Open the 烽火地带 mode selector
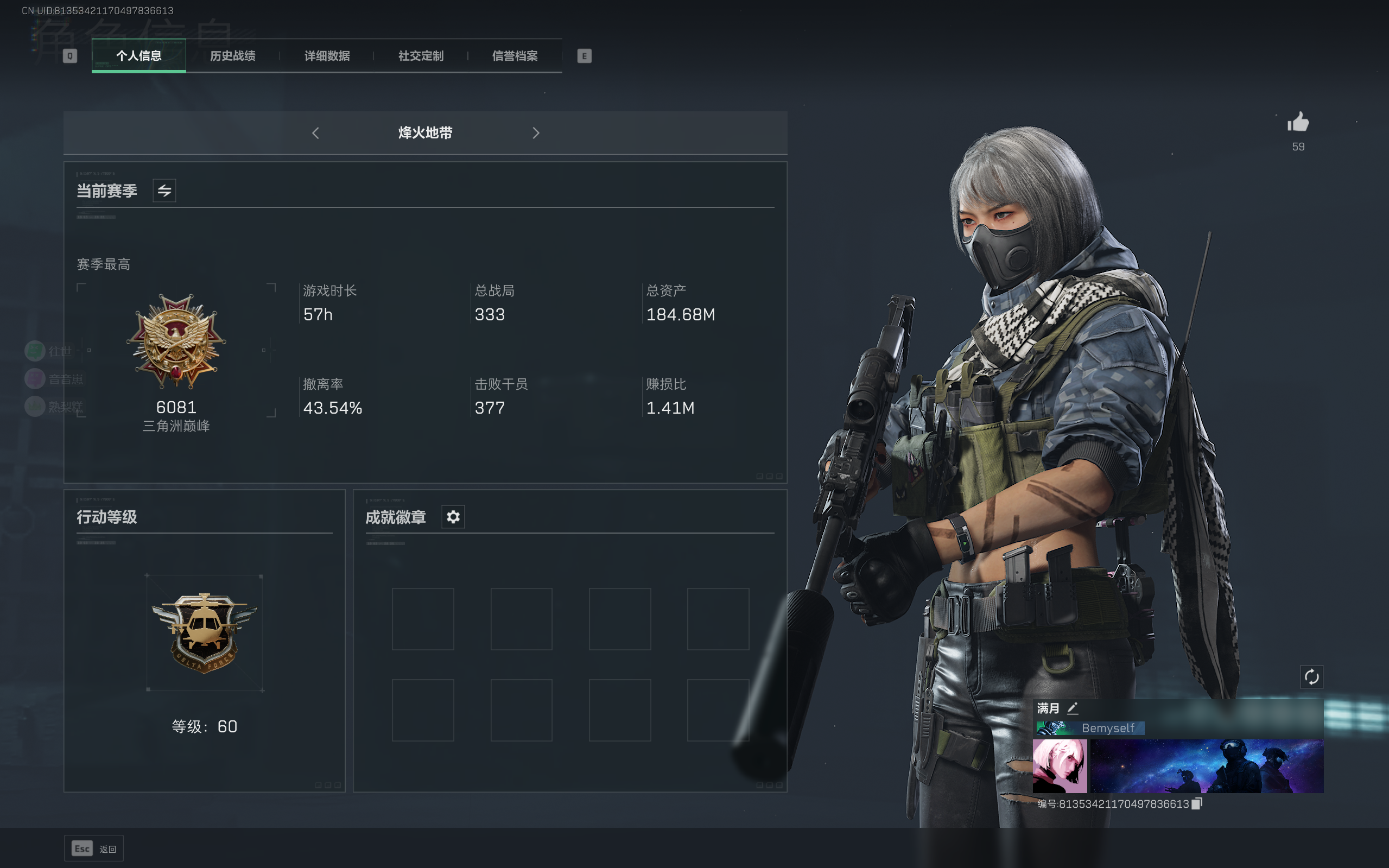This screenshot has width=1389, height=868. (x=426, y=132)
